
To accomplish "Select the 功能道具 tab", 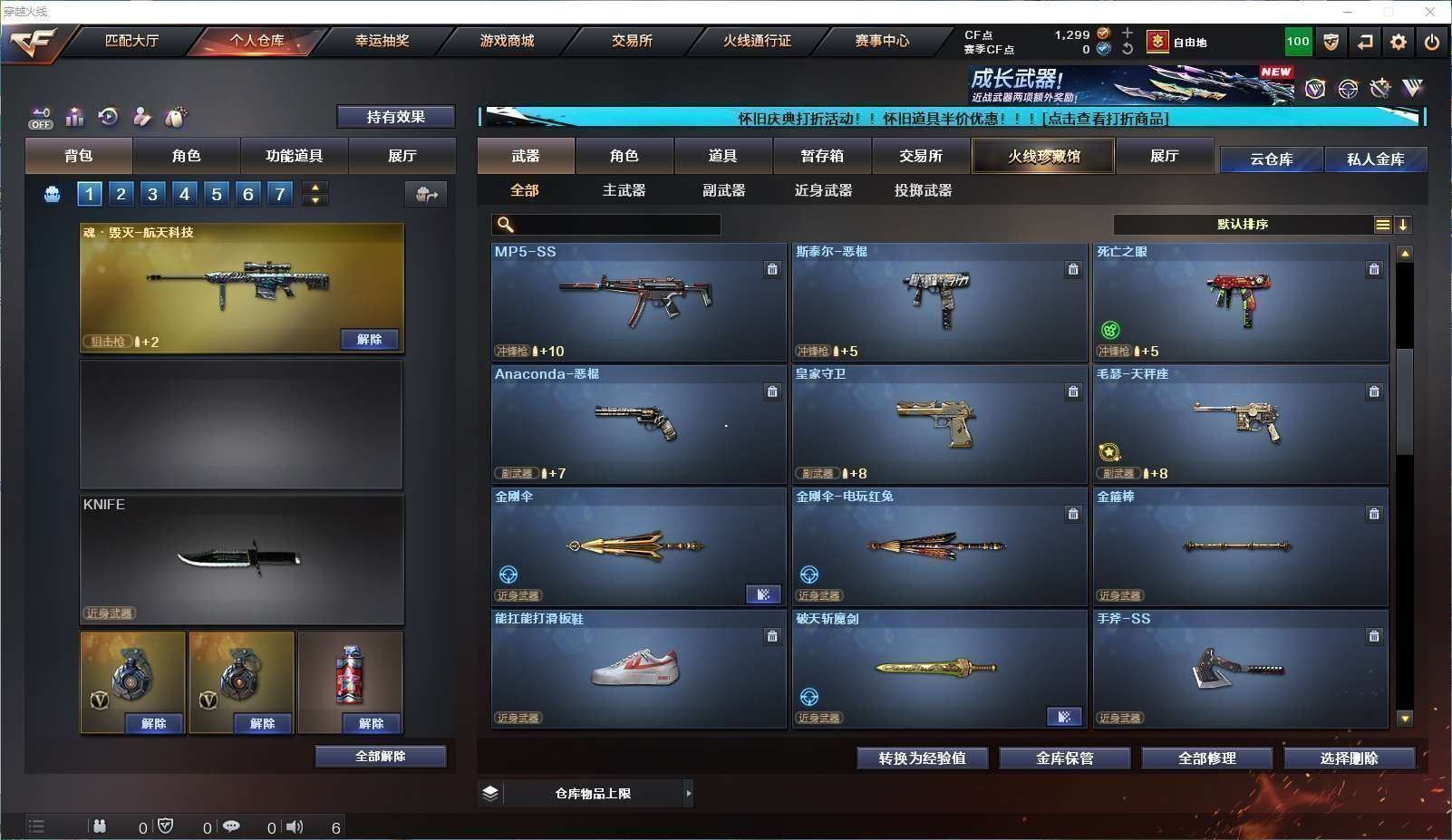I will [x=294, y=156].
